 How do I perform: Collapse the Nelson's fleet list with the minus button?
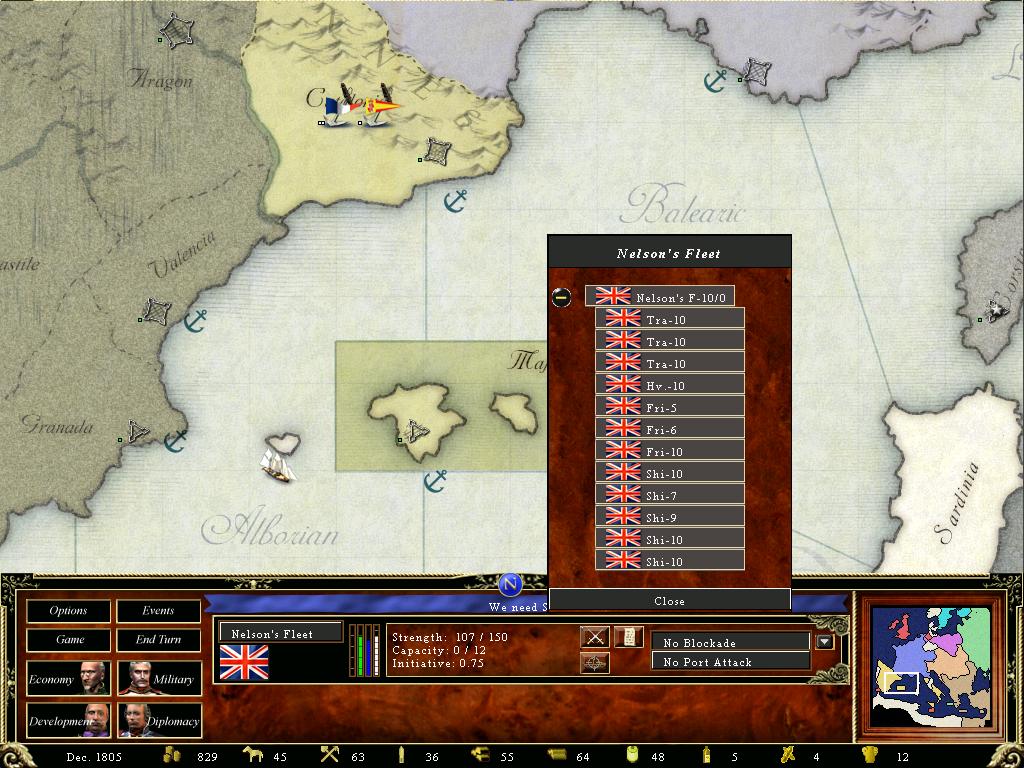562,297
